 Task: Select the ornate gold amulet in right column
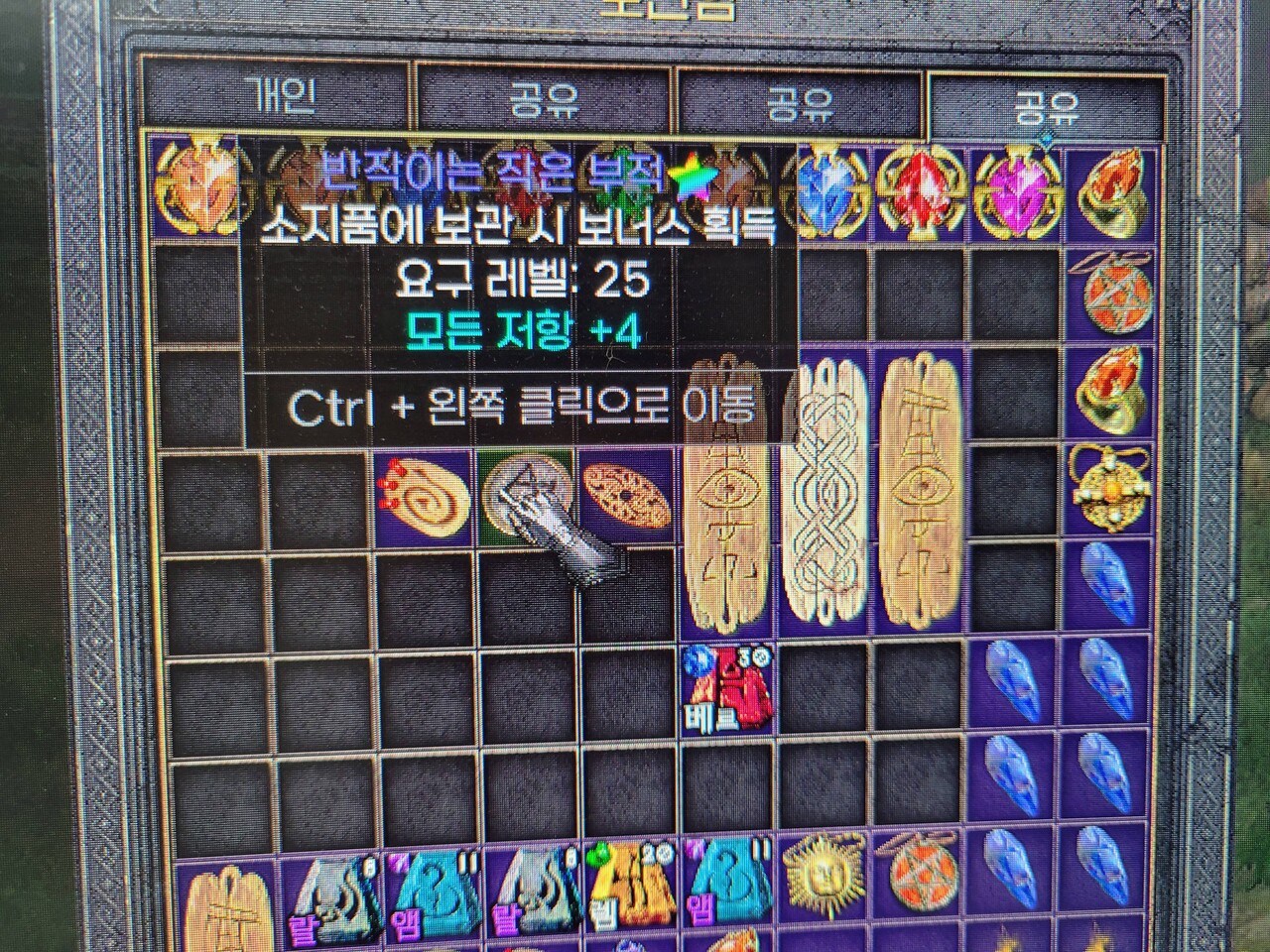click(1112, 491)
